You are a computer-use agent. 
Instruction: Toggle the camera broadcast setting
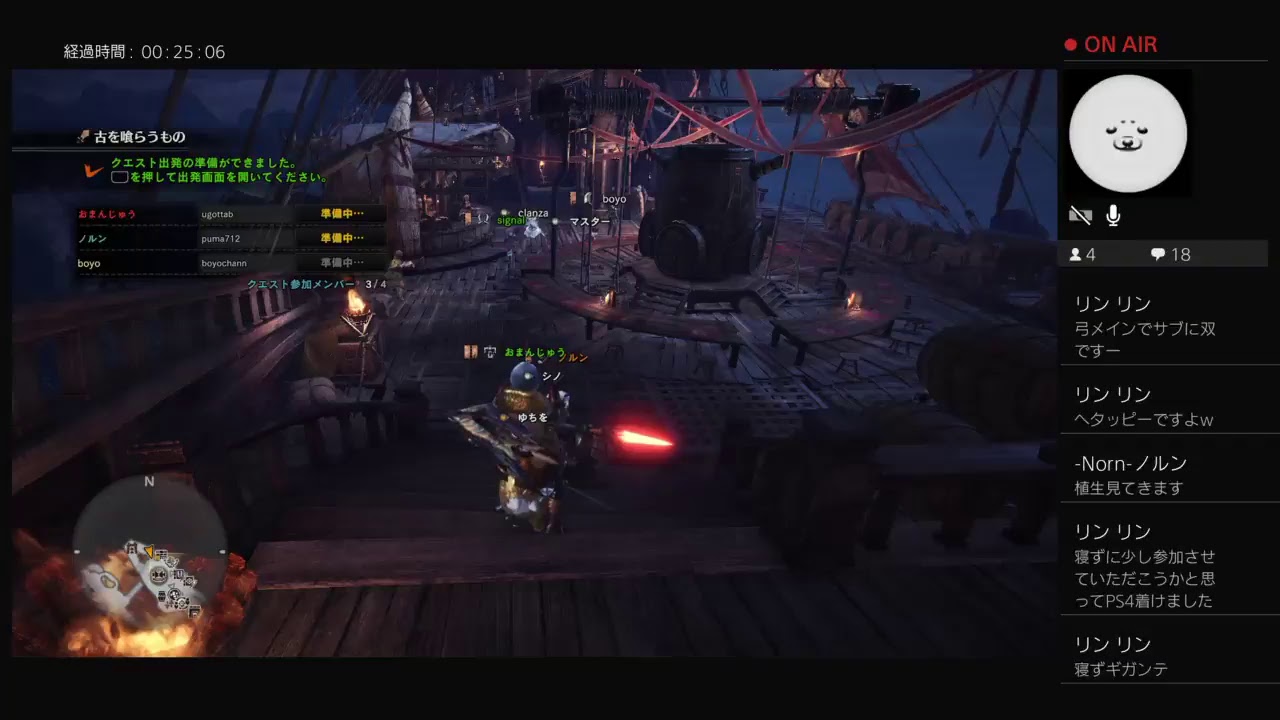1080,213
